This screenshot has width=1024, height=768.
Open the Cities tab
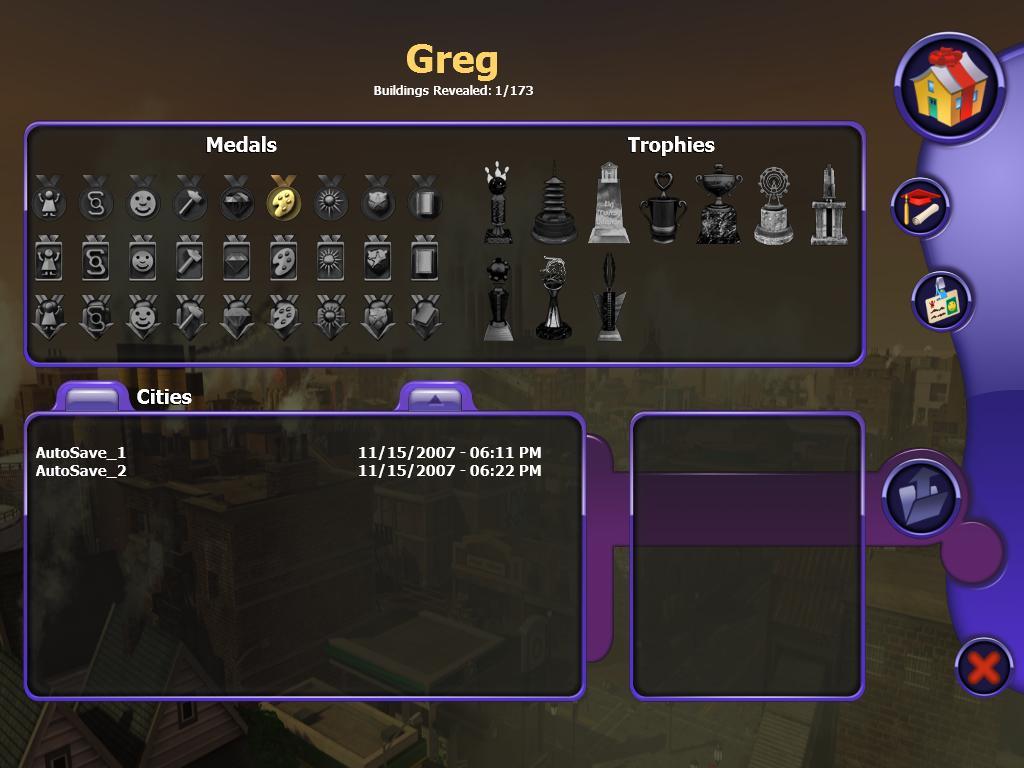(x=93, y=397)
